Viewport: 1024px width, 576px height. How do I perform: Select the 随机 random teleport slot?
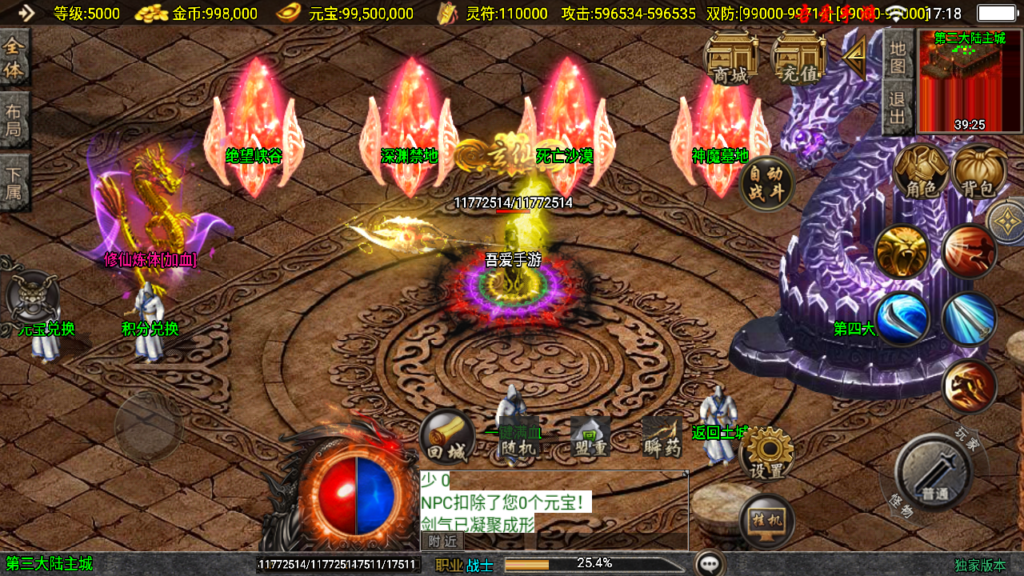click(520, 438)
